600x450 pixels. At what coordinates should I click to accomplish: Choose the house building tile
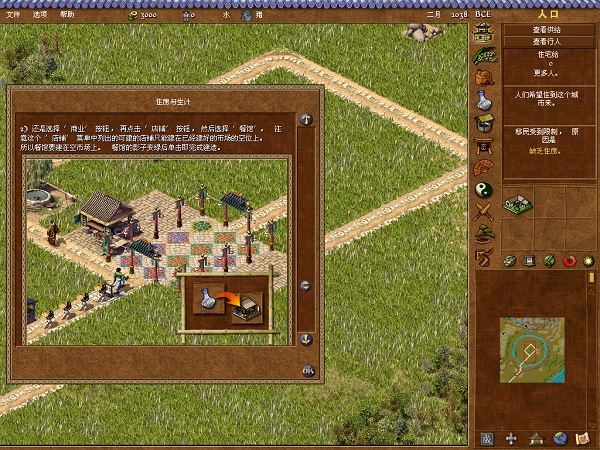(518, 203)
